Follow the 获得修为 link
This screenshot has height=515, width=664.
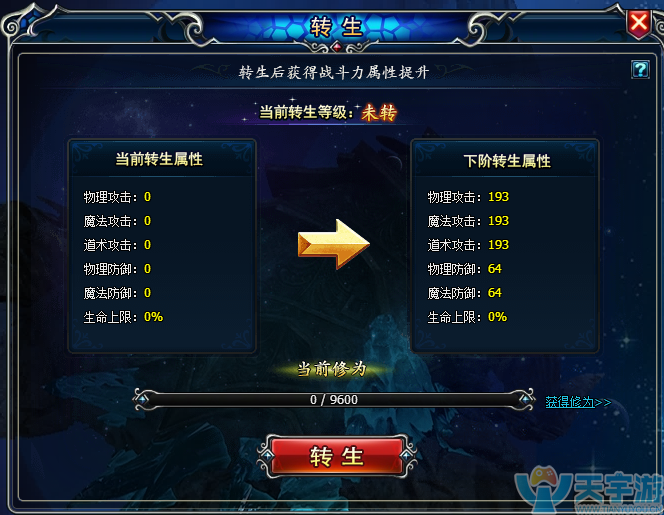[x=577, y=402]
